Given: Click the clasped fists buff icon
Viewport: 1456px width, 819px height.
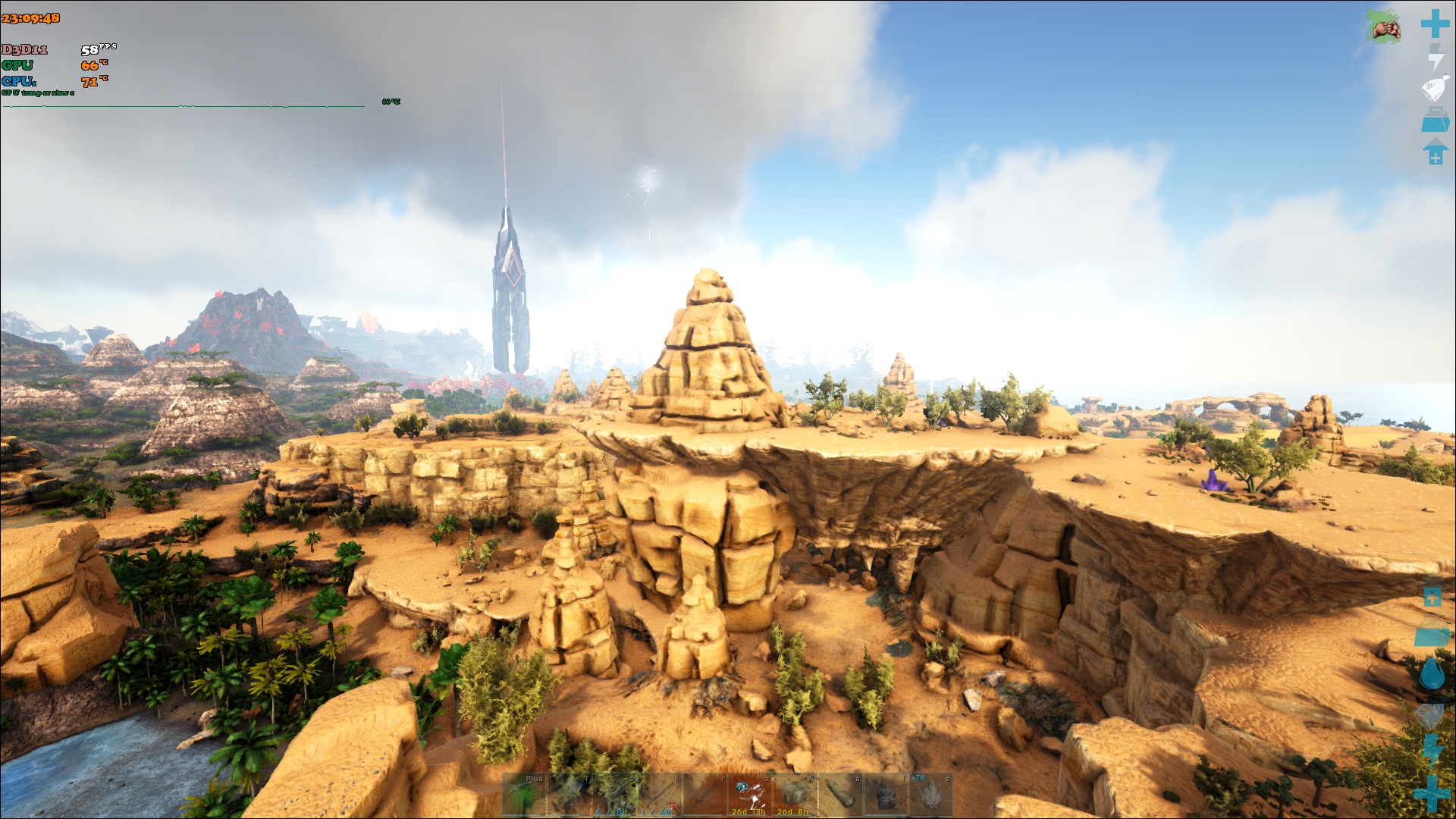Looking at the screenshot, I should (x=1385, y=29).
